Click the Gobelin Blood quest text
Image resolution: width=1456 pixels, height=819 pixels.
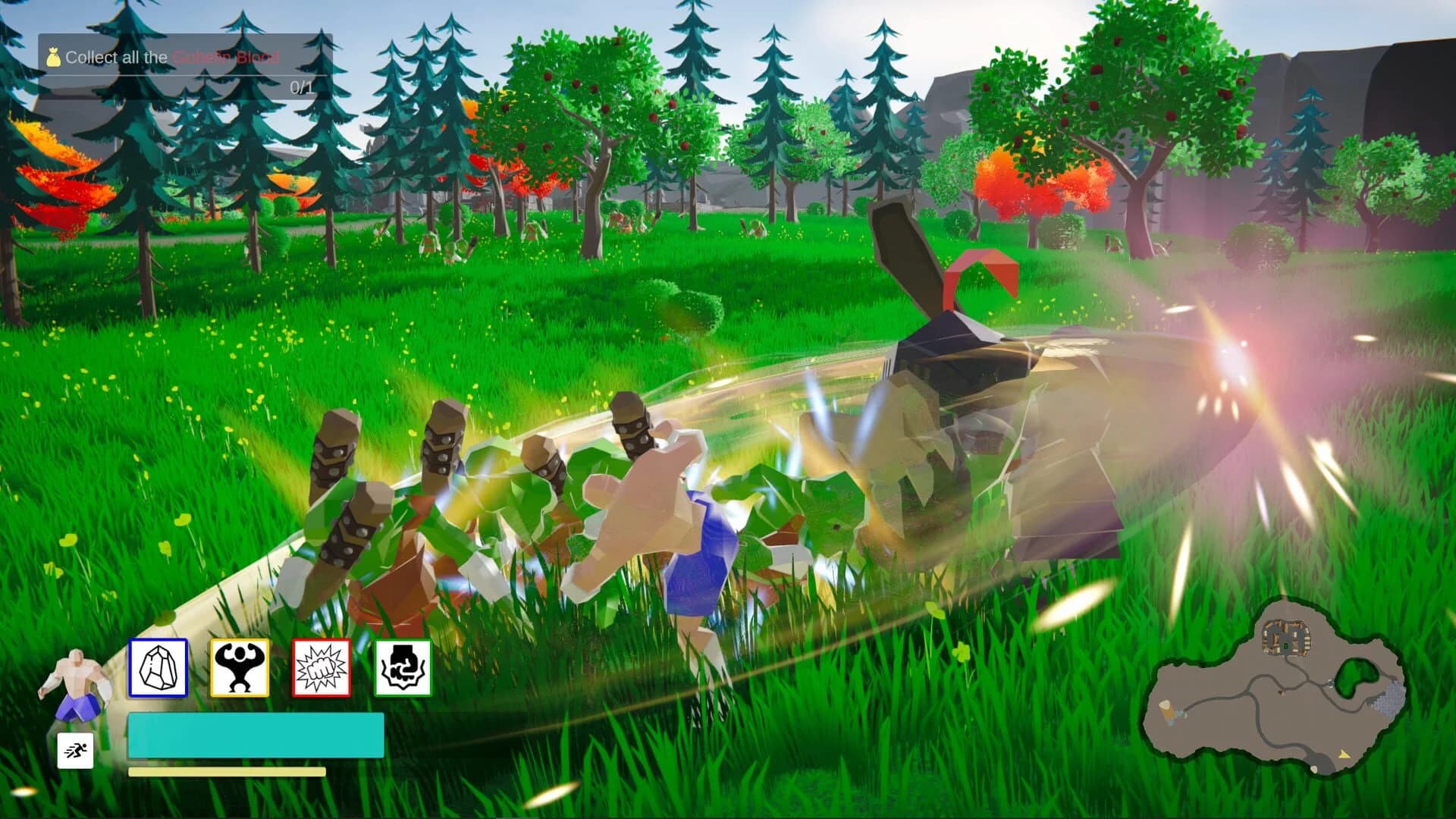coord(226,58)
